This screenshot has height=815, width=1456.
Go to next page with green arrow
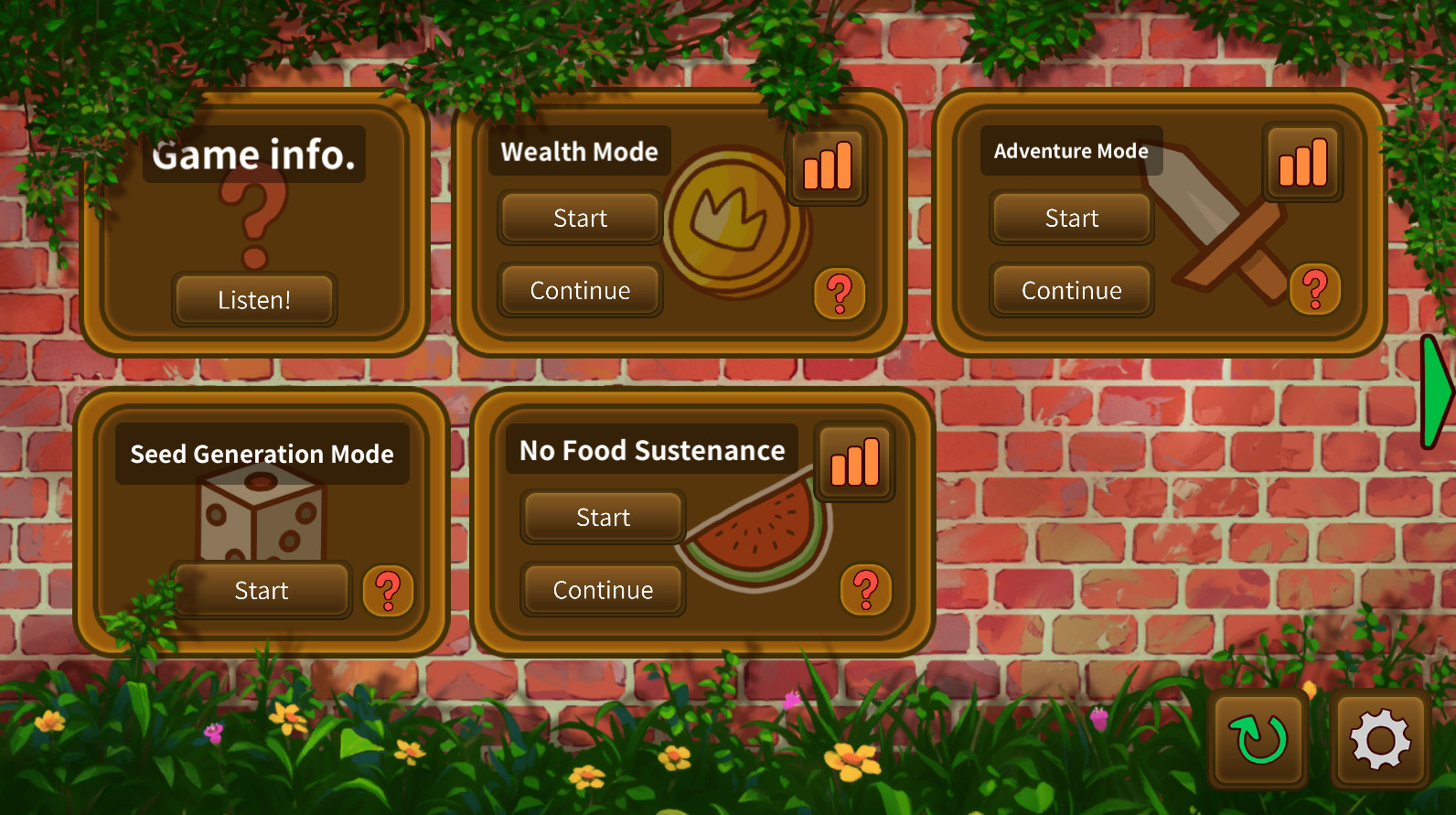coord(1437,391)
